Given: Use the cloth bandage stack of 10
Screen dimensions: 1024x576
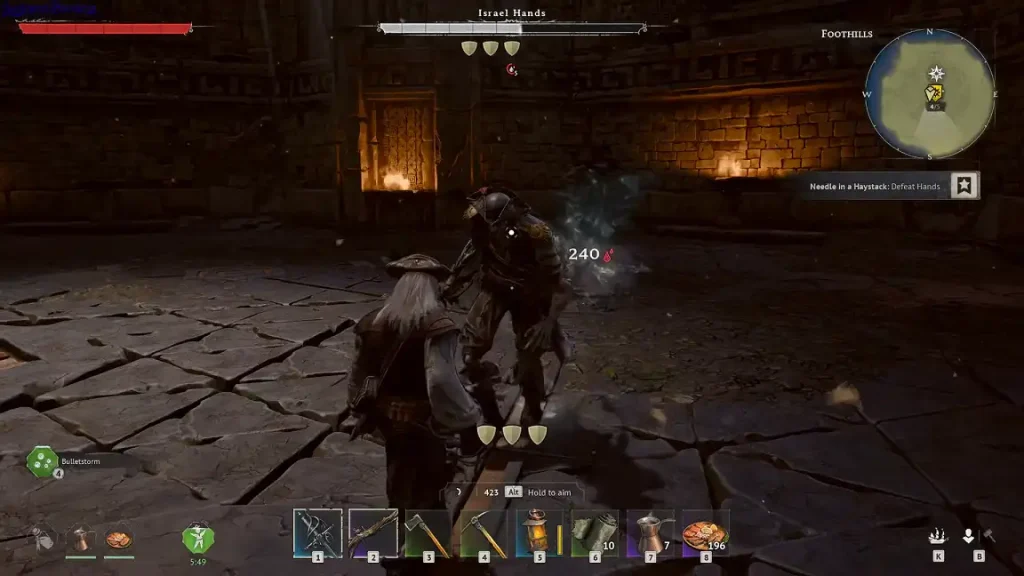Looking at the screenshot, I should coord(594,532).
